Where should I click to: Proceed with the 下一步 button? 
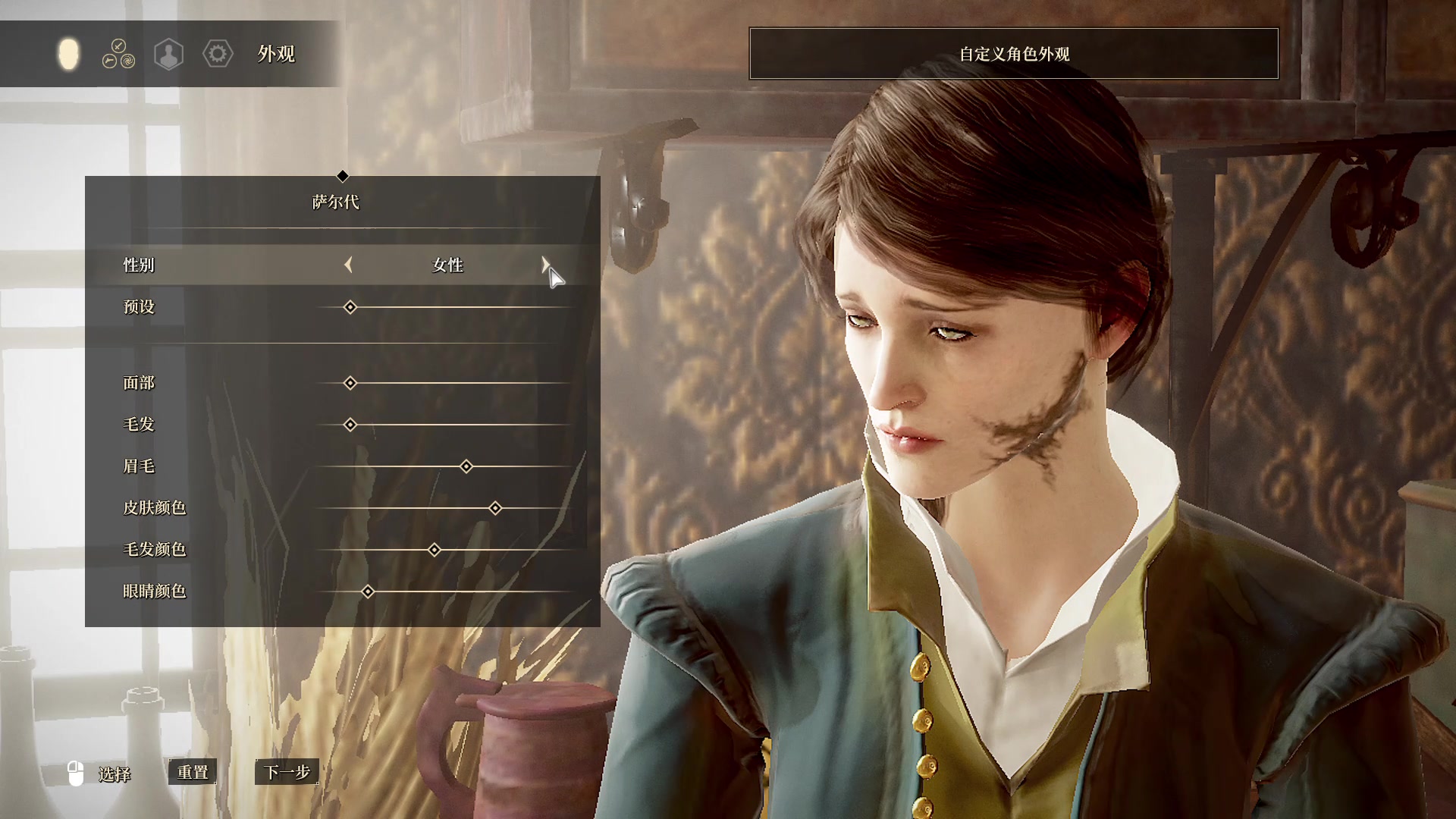287,772
